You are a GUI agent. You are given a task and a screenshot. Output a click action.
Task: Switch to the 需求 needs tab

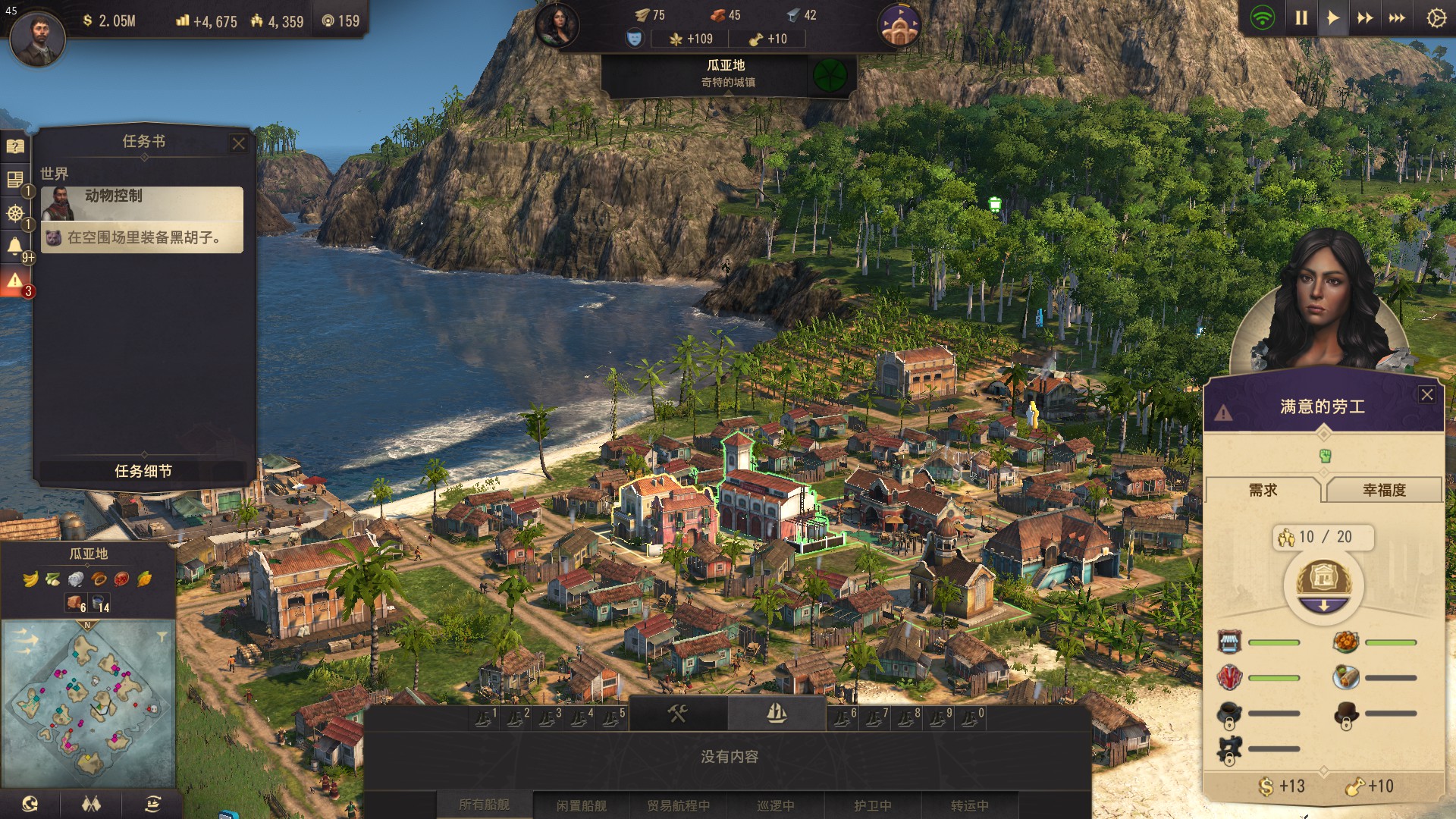click(x=1263, y=490)
